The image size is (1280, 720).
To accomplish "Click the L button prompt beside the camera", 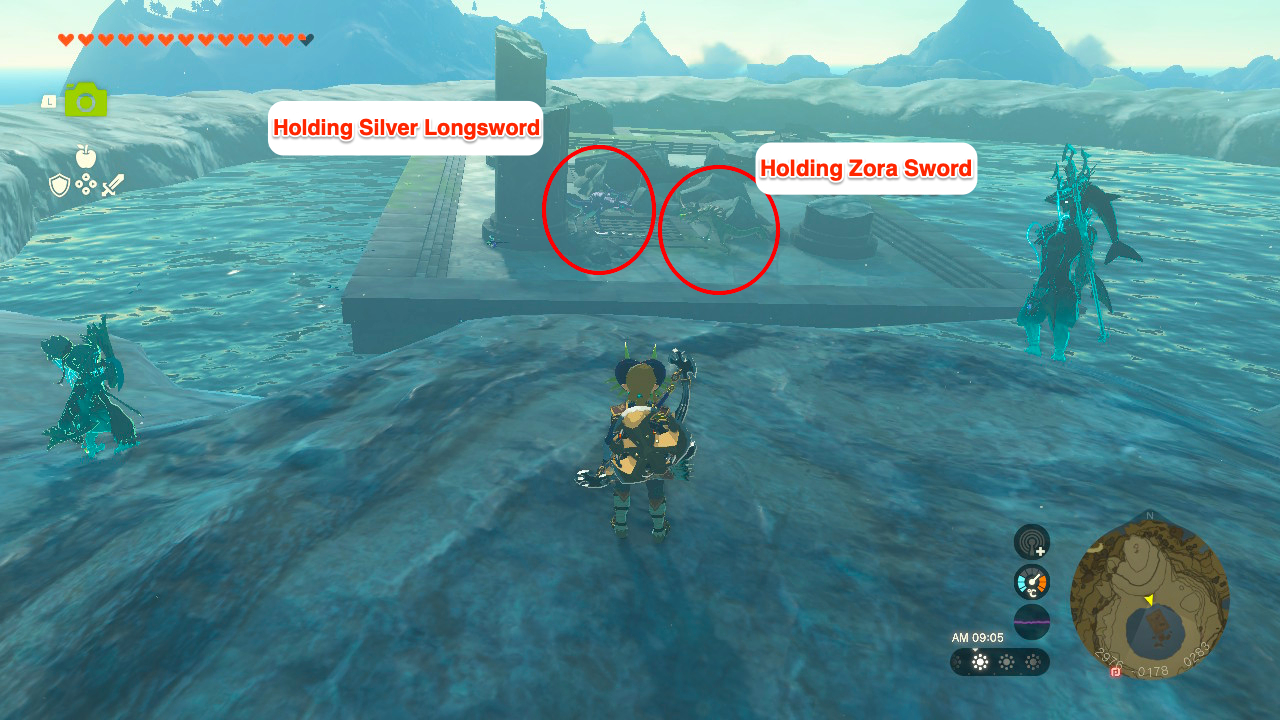I will [49, 101].
